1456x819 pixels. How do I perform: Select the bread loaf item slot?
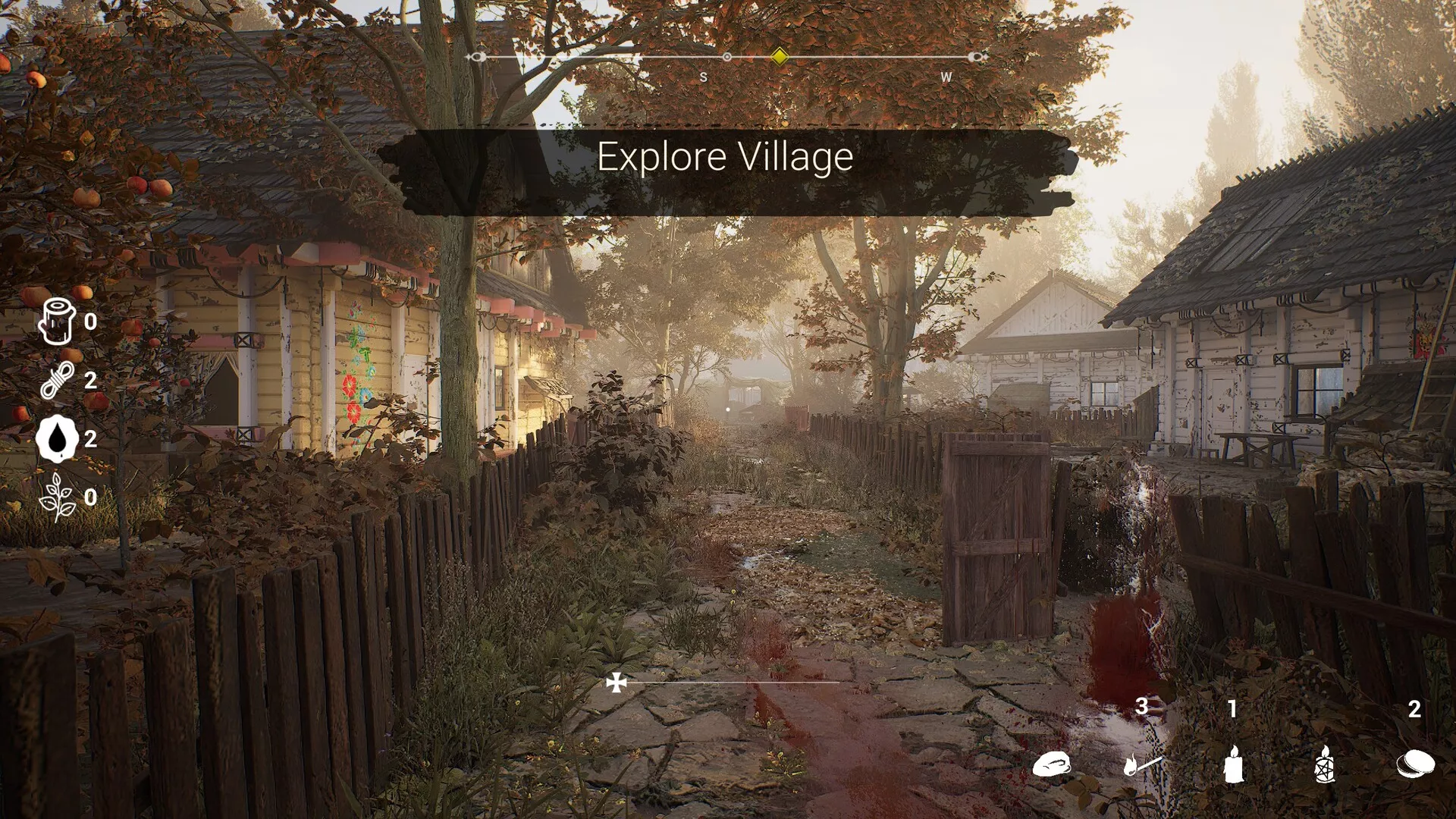[1052, 764]
